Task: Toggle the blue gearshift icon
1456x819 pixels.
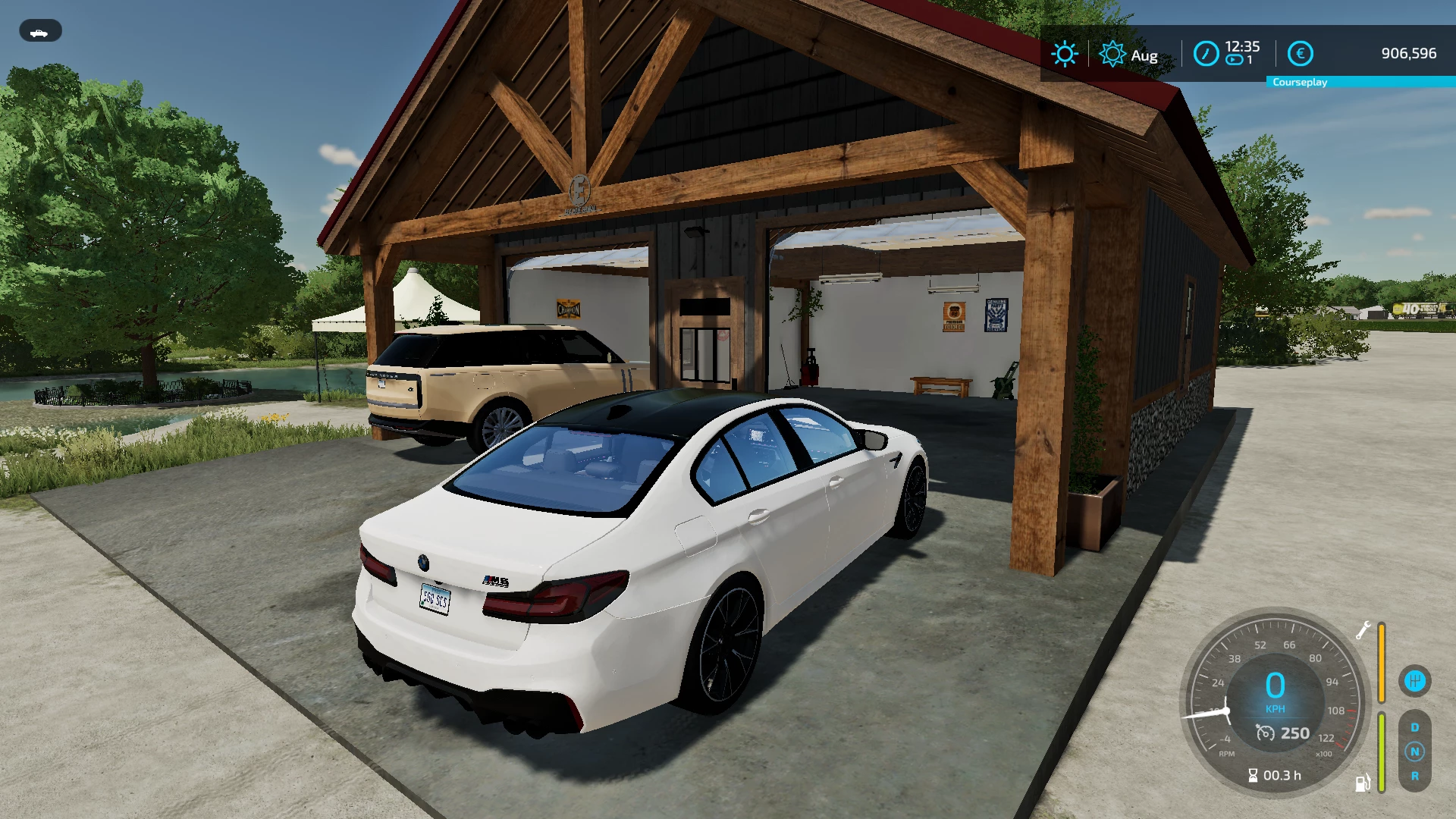Action: click(x=1414, y=680)
